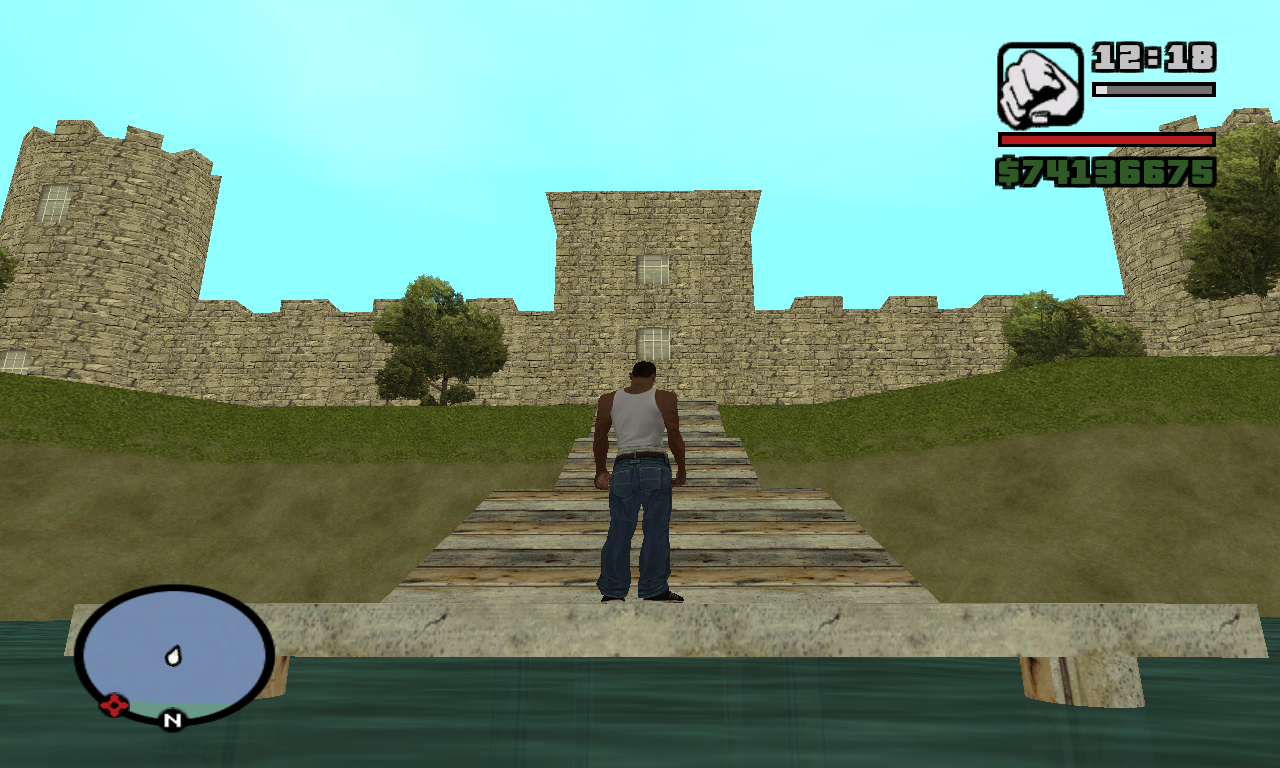Click CJ, the player character

coord(640,480)
